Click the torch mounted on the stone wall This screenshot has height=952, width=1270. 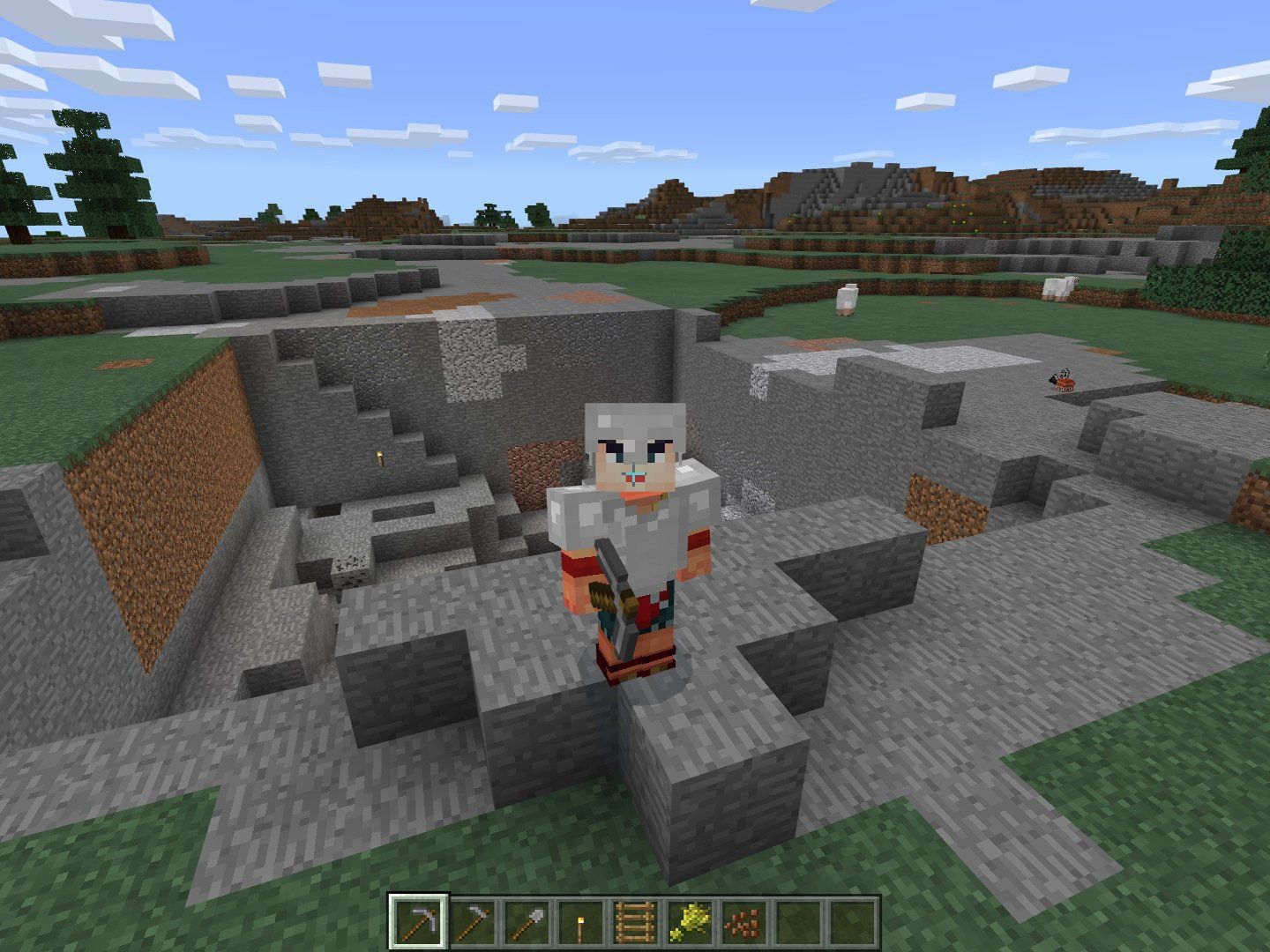[x=378, y=457]
